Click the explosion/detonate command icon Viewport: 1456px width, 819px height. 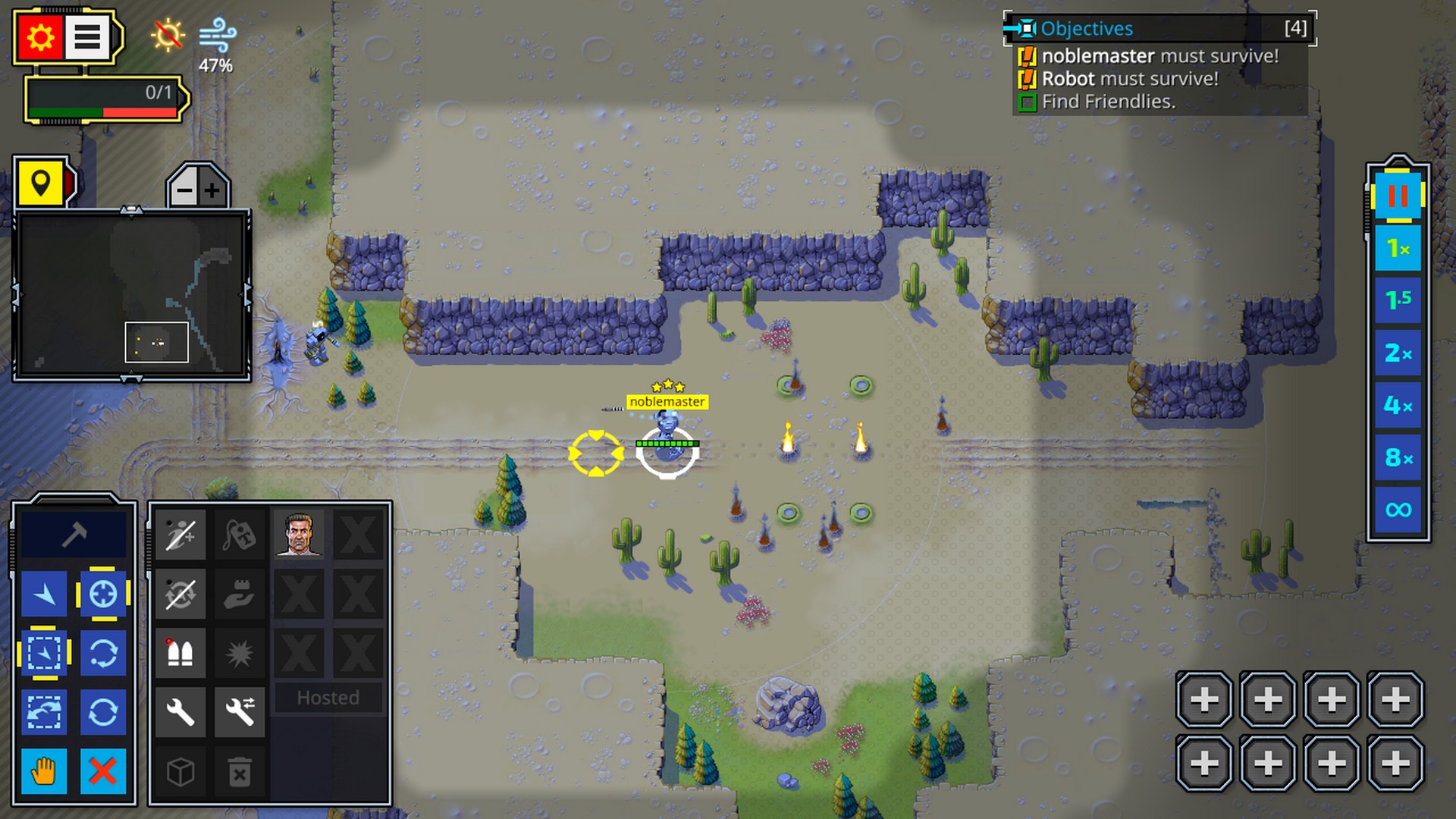tap(240, 653)
